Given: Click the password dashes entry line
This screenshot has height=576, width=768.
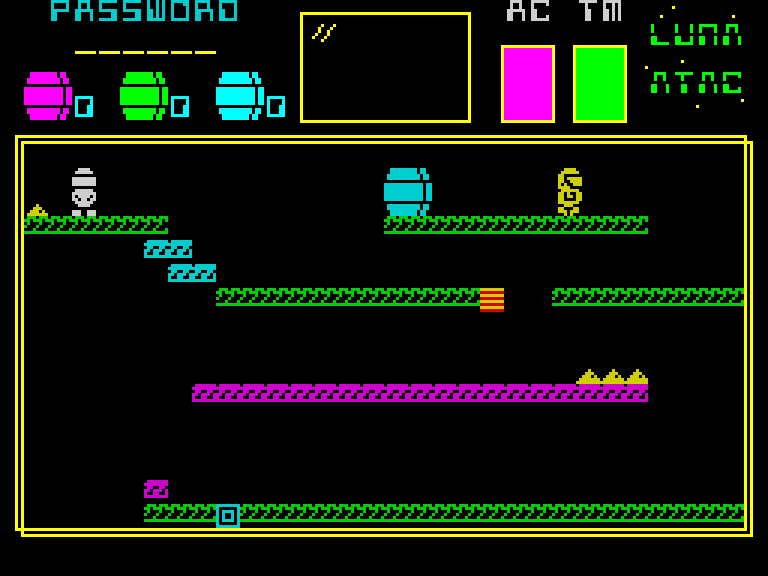Looking at the screenshot, I should pyautogui.click(x=145, y=52).
